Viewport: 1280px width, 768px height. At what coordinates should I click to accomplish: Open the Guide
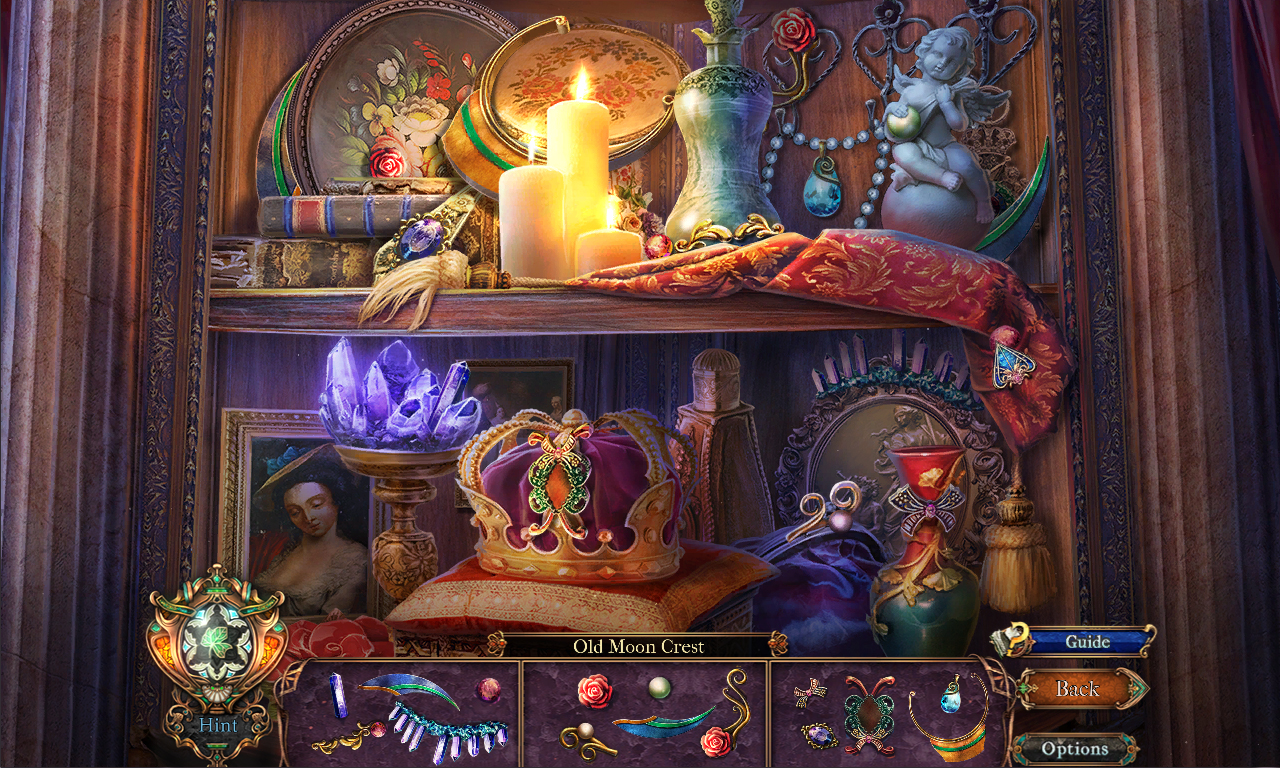[x=1090, y=642]
